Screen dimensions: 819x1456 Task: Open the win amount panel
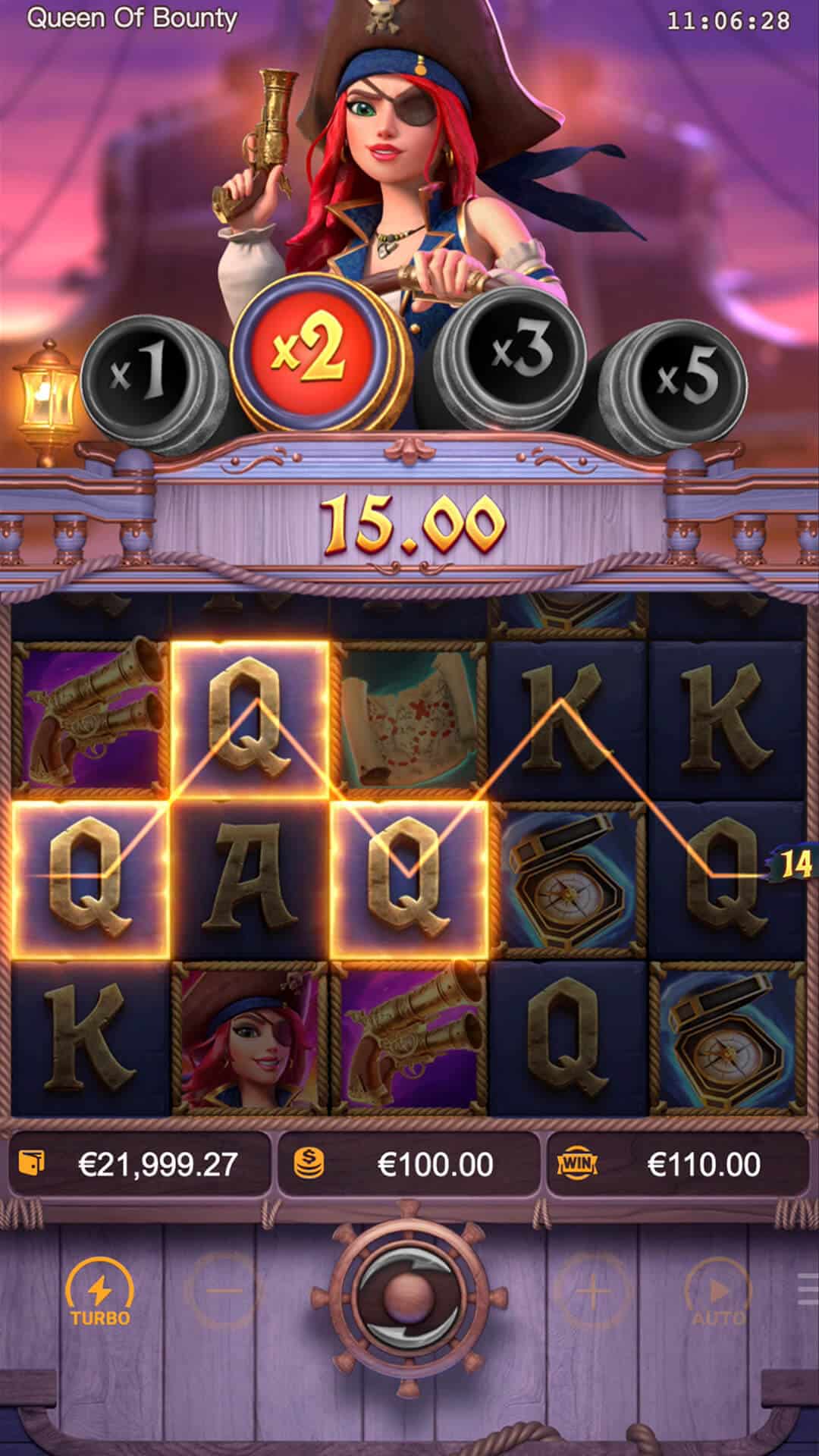point(677,1164)
